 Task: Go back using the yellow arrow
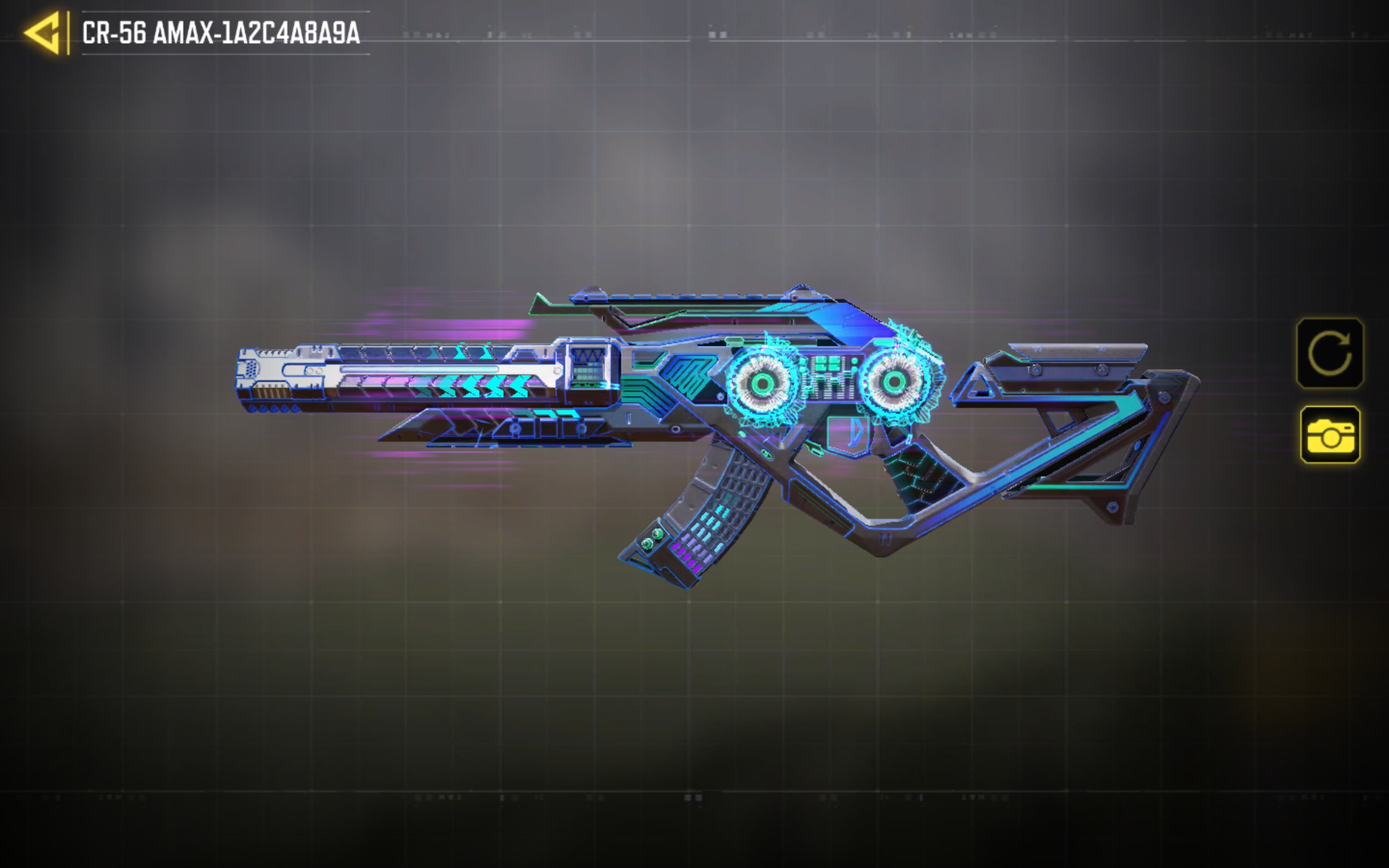click(x=42, y=33)
